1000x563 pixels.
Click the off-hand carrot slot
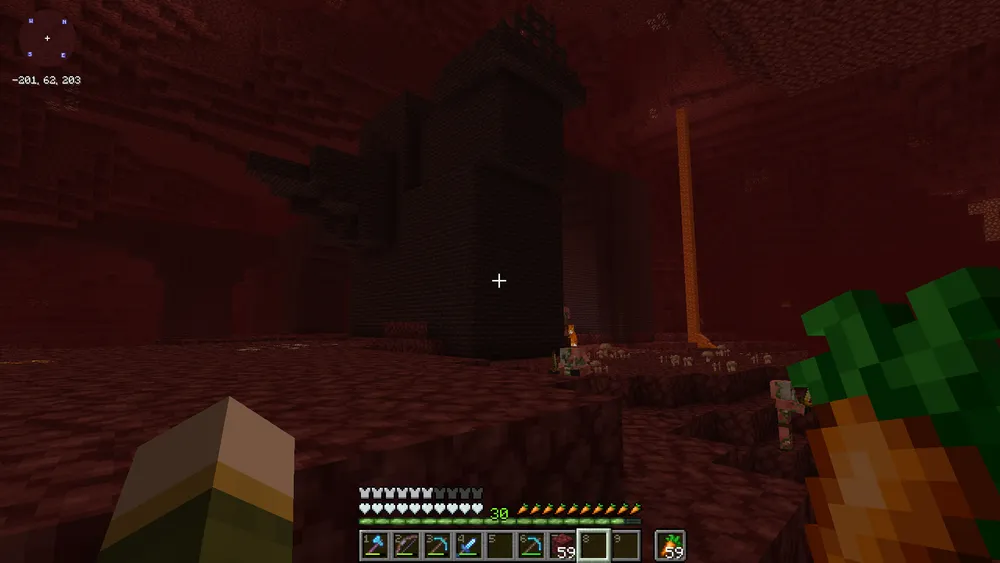[x=670, y=546]
